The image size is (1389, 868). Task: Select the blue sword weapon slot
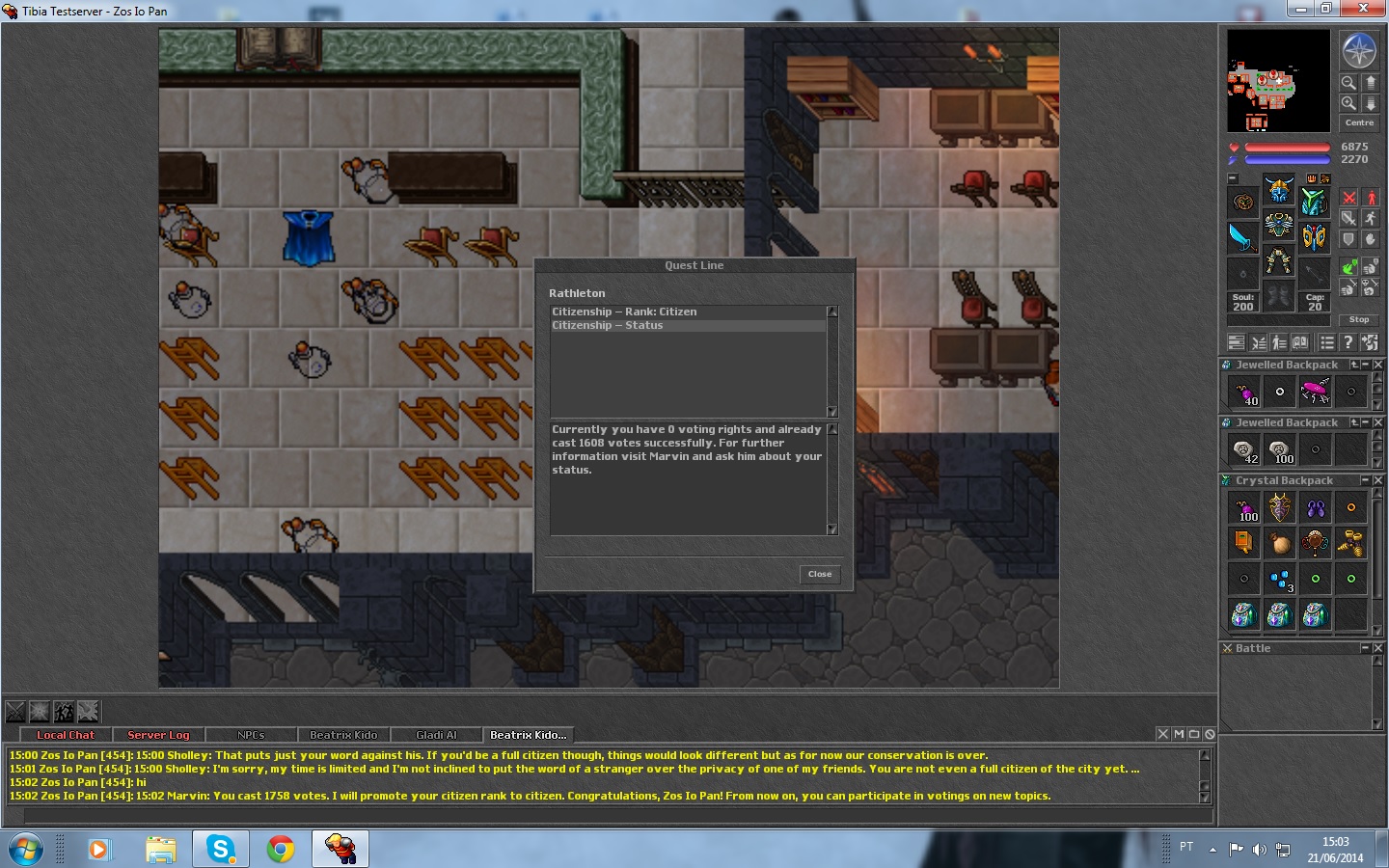1242,236
